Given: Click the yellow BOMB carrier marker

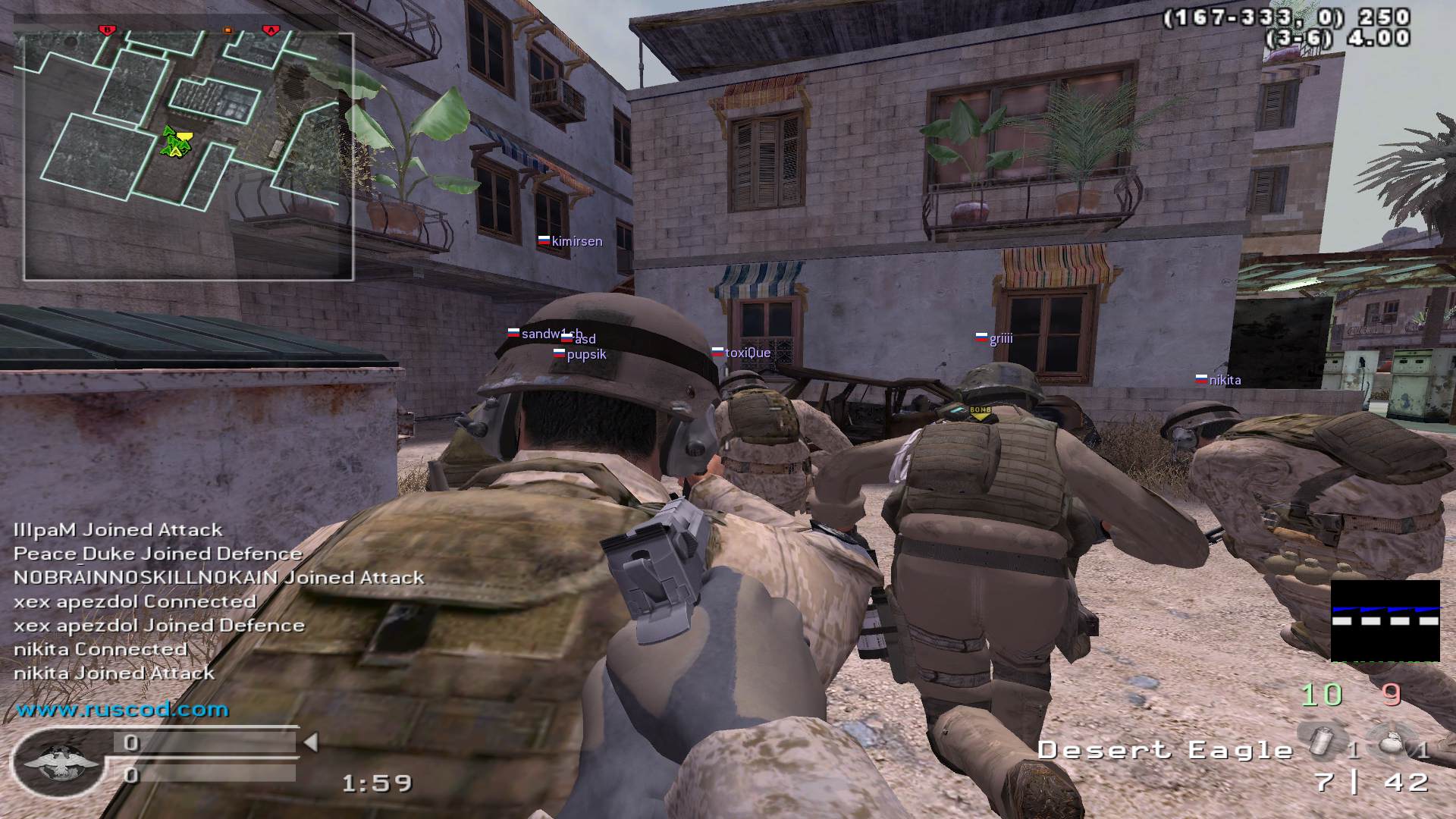Looking at the screenshot, I should tap(981, 412).
